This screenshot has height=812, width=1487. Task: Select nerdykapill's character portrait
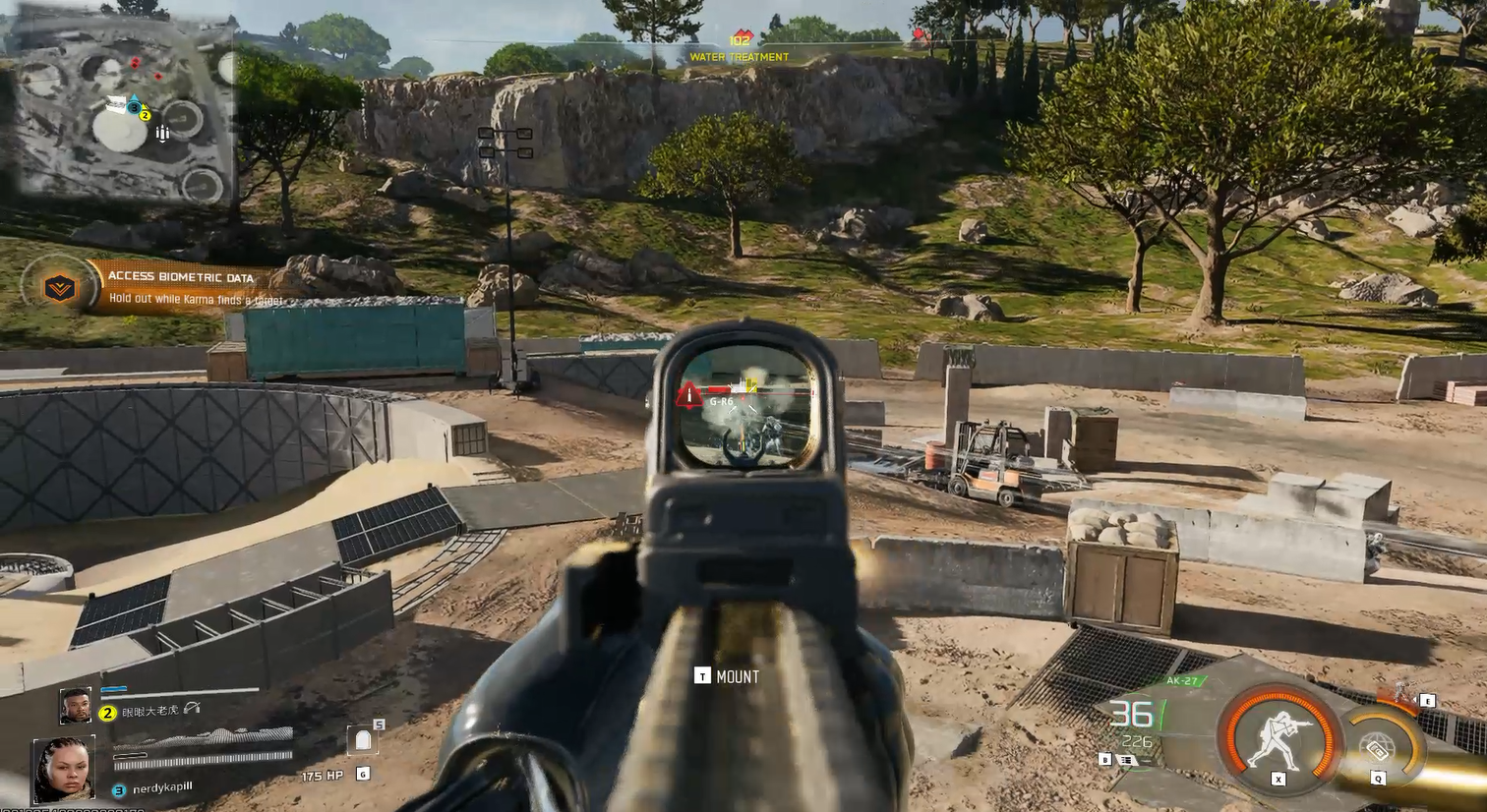click(65, 769)
